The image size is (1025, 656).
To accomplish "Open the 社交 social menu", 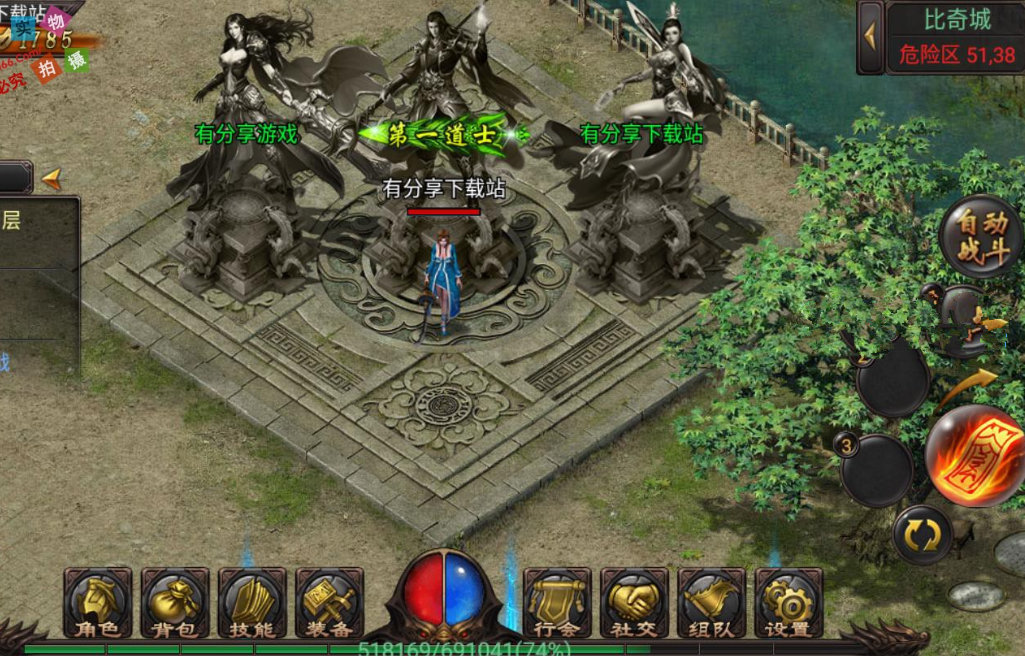I will [x=634, y=604].
